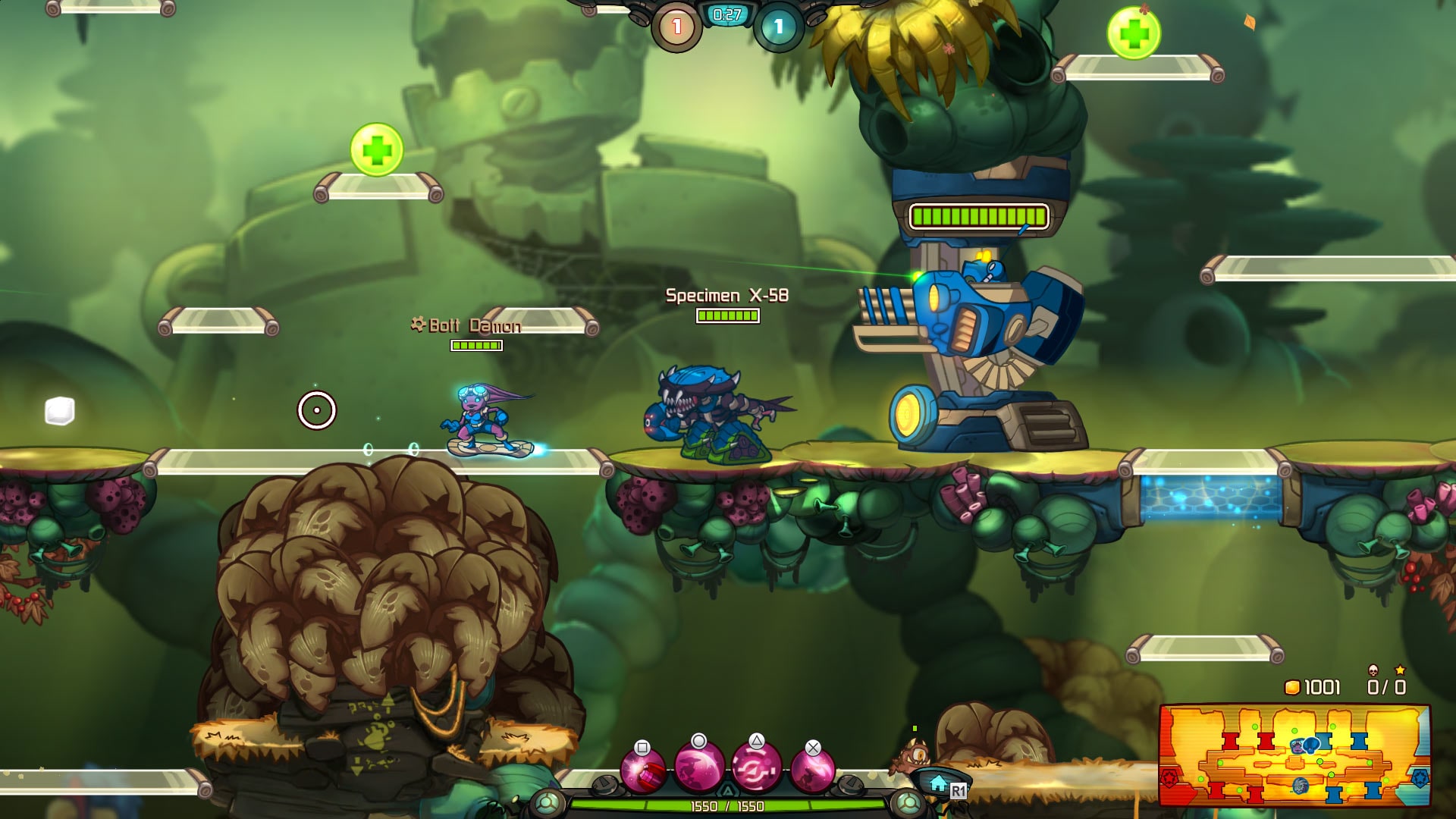Viewport: 1456px width, 819px height.
Task: Click the R1 button prompt label
Action: coord(958,789)
